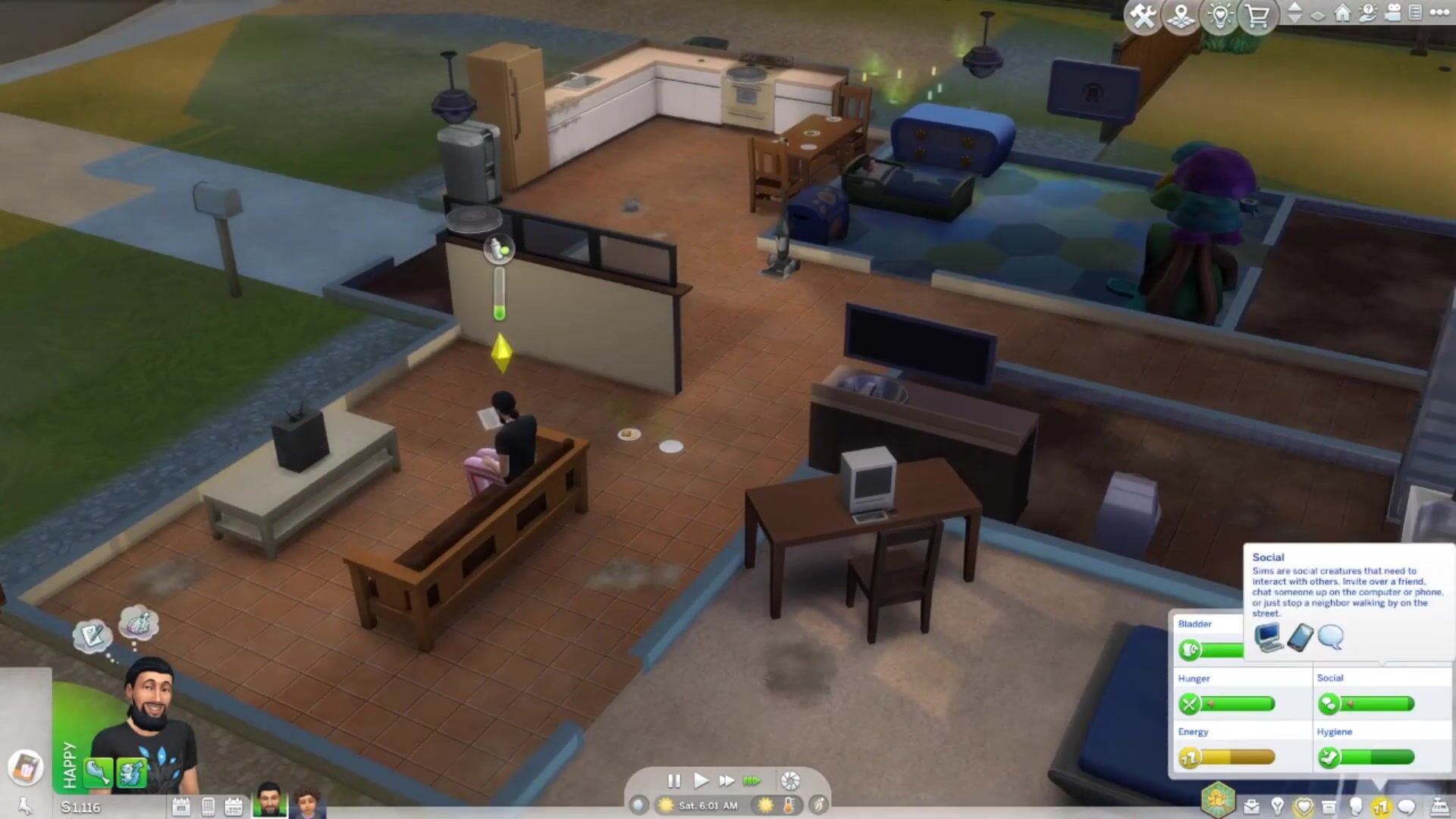
Task: Open the phone icon beside the calendar
Action: tap(208, 807)
